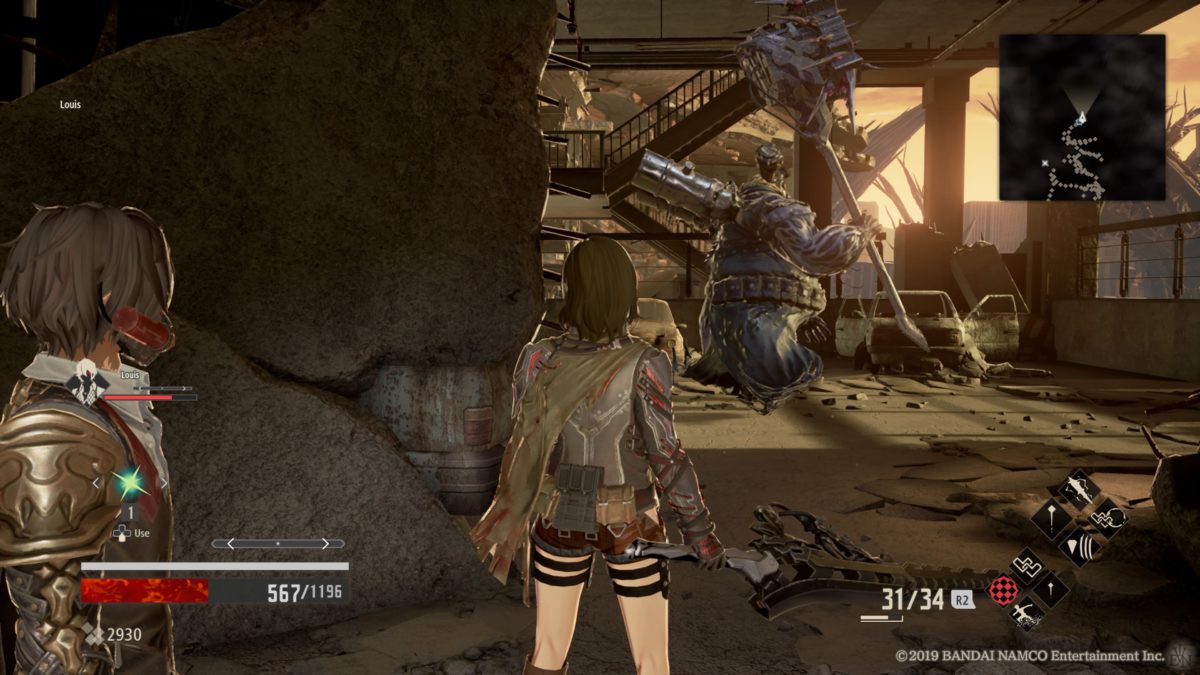The width and height of the screenshot is (1200, 675).
Task: Cycle to previous item with left arrow beside green star
Action: [x=96, y=483]
